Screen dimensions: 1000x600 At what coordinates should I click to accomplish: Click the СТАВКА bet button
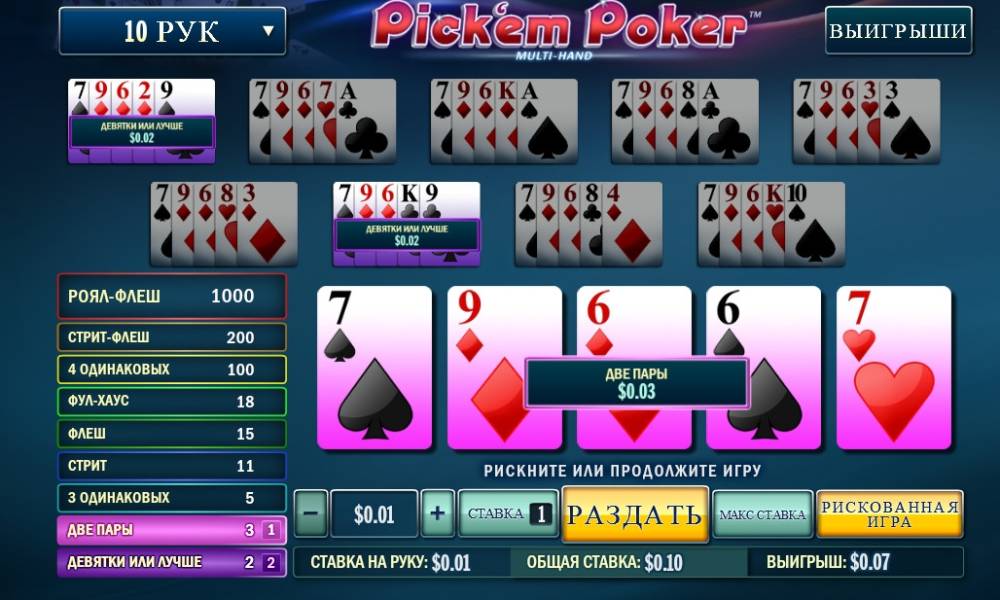pos(508,515)
